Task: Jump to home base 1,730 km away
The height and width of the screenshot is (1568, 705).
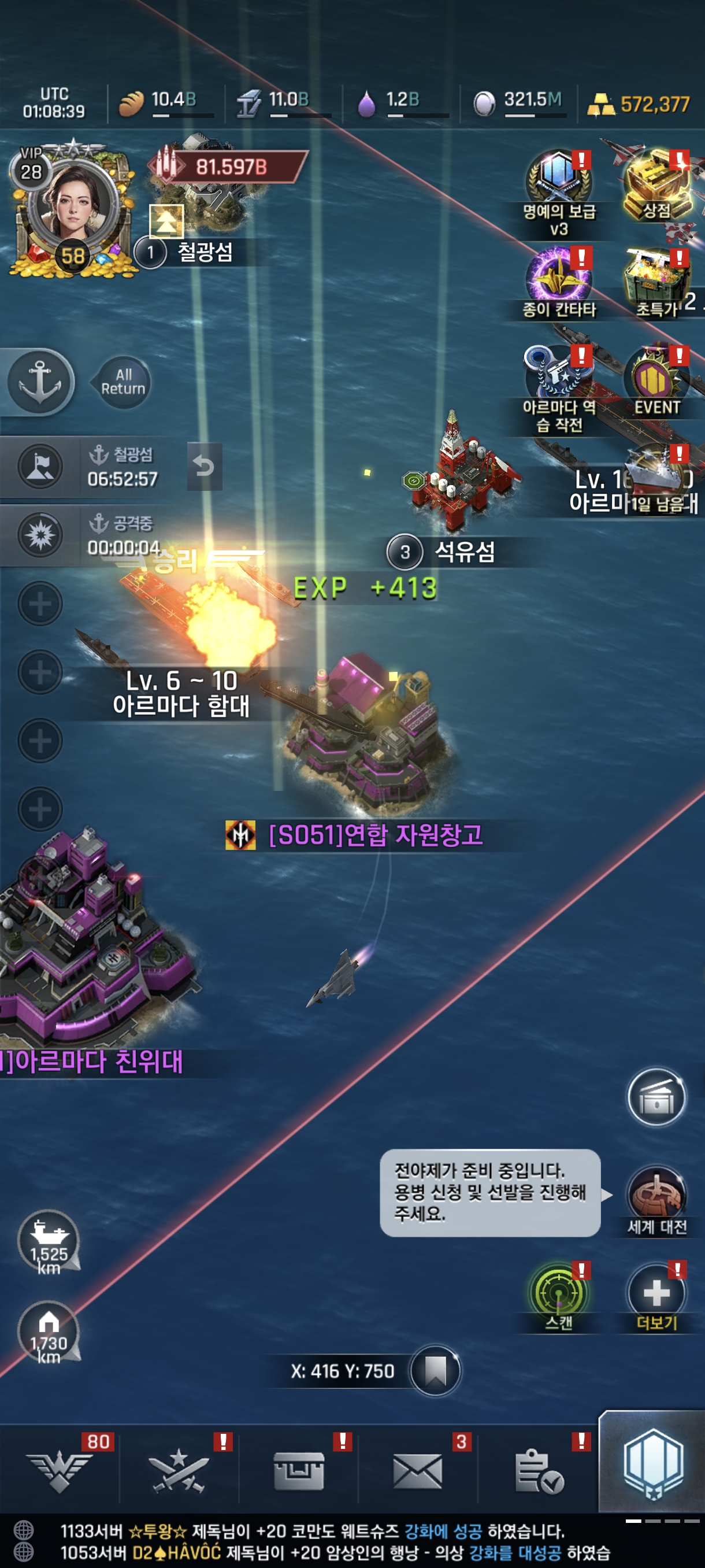Action: point(49,1330)
